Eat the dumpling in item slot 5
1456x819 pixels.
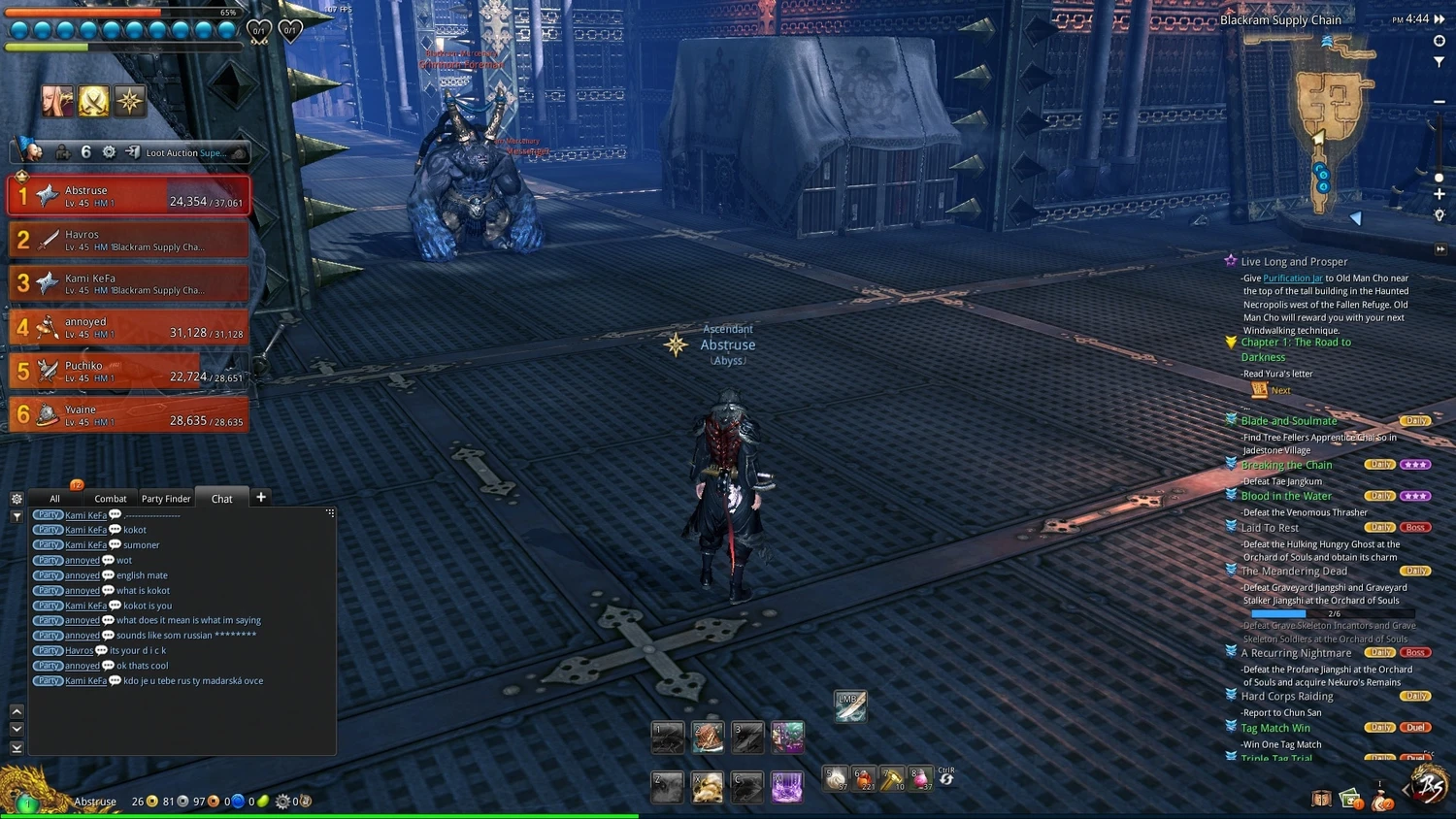point(835,777)
